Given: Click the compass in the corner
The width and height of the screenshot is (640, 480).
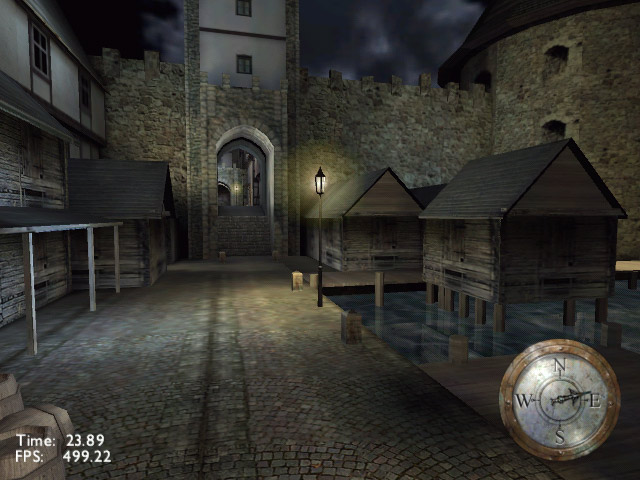Looking at the screenshot, I should click(559, 399).
